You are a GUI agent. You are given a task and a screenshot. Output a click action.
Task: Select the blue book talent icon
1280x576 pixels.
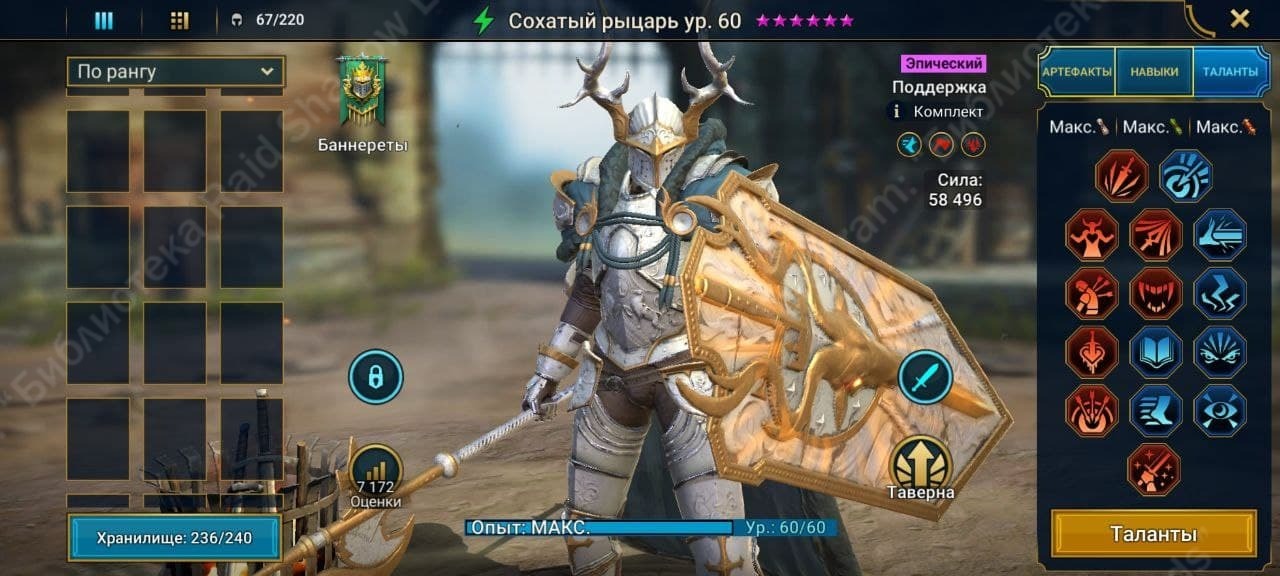click(x=1156, y=352)
